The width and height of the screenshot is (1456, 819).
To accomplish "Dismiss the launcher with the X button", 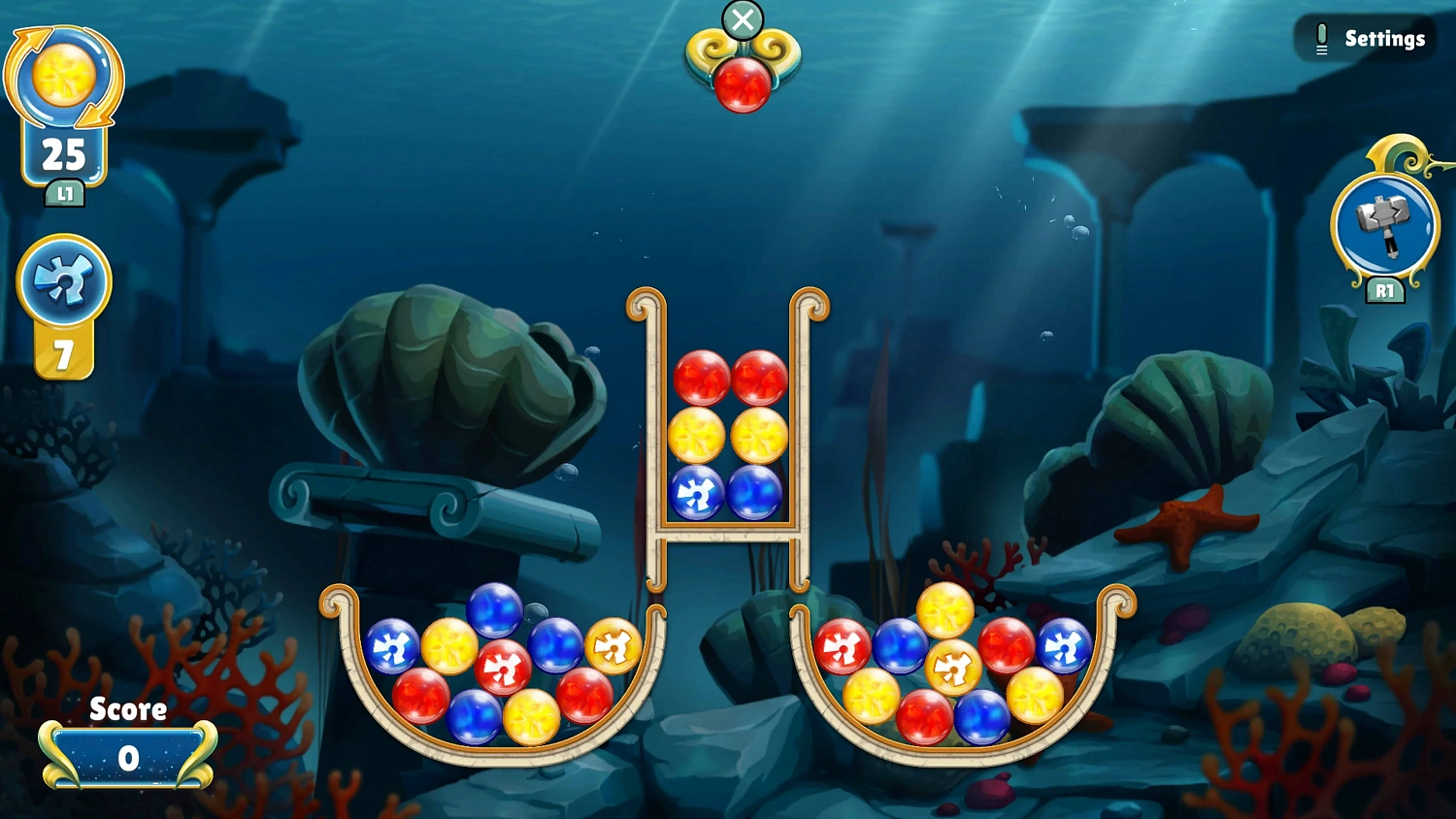I will pos(744,19).
